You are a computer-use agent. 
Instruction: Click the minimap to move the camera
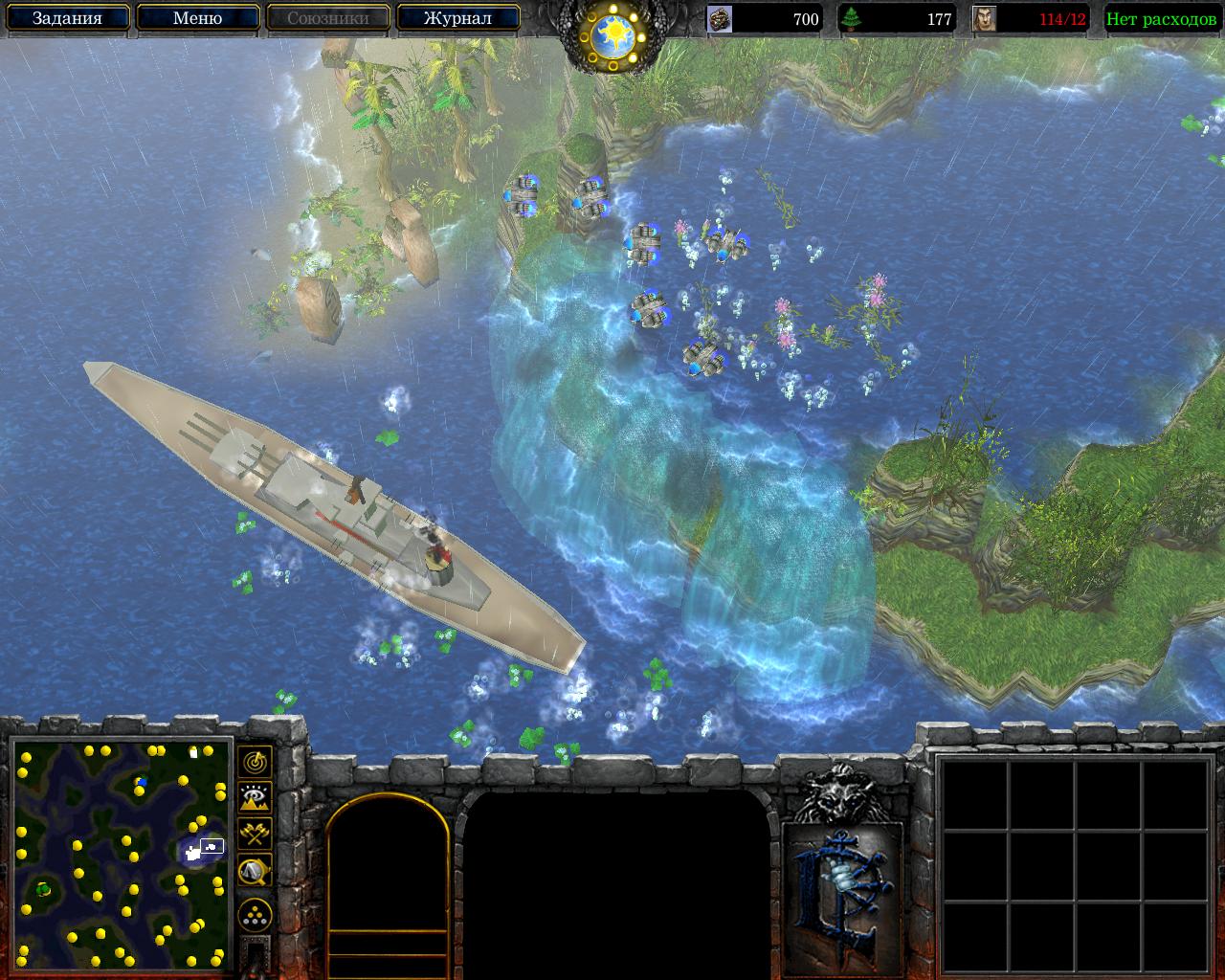pyautogui.click(x=122, y=855)
